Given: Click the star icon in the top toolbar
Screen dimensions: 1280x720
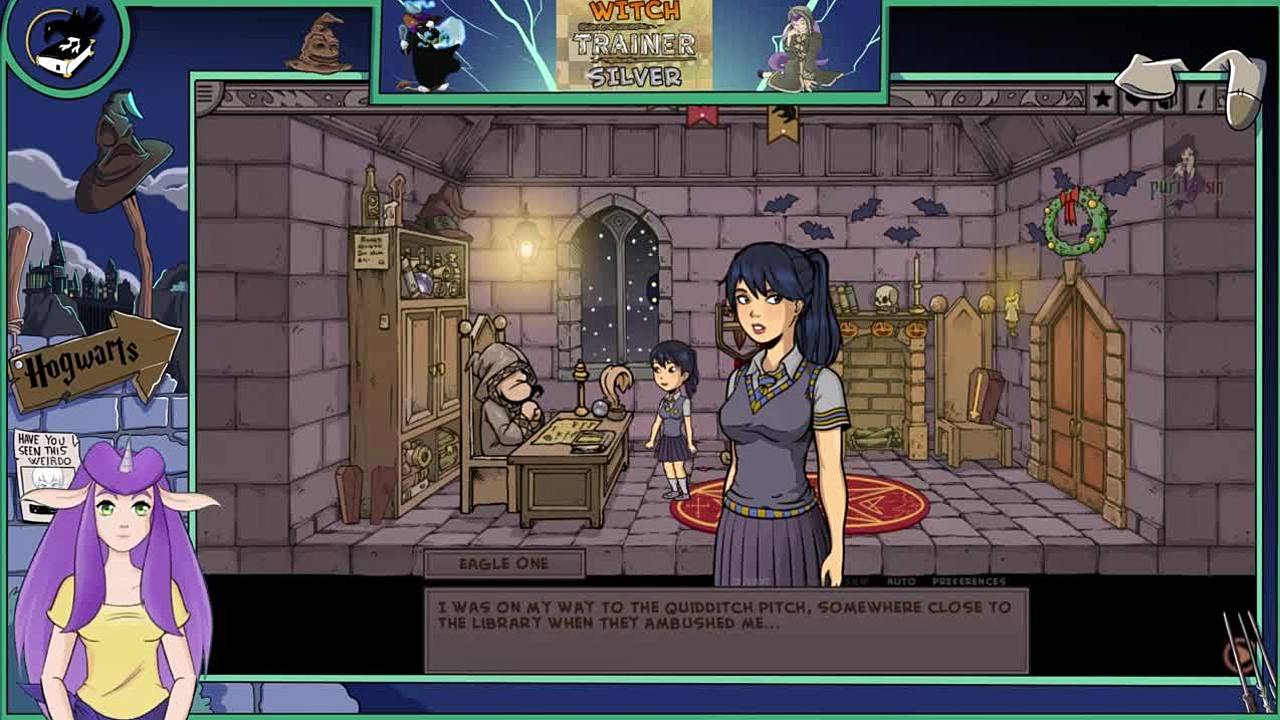Looking at the screenshot, I should click(x=1102, y=98).
